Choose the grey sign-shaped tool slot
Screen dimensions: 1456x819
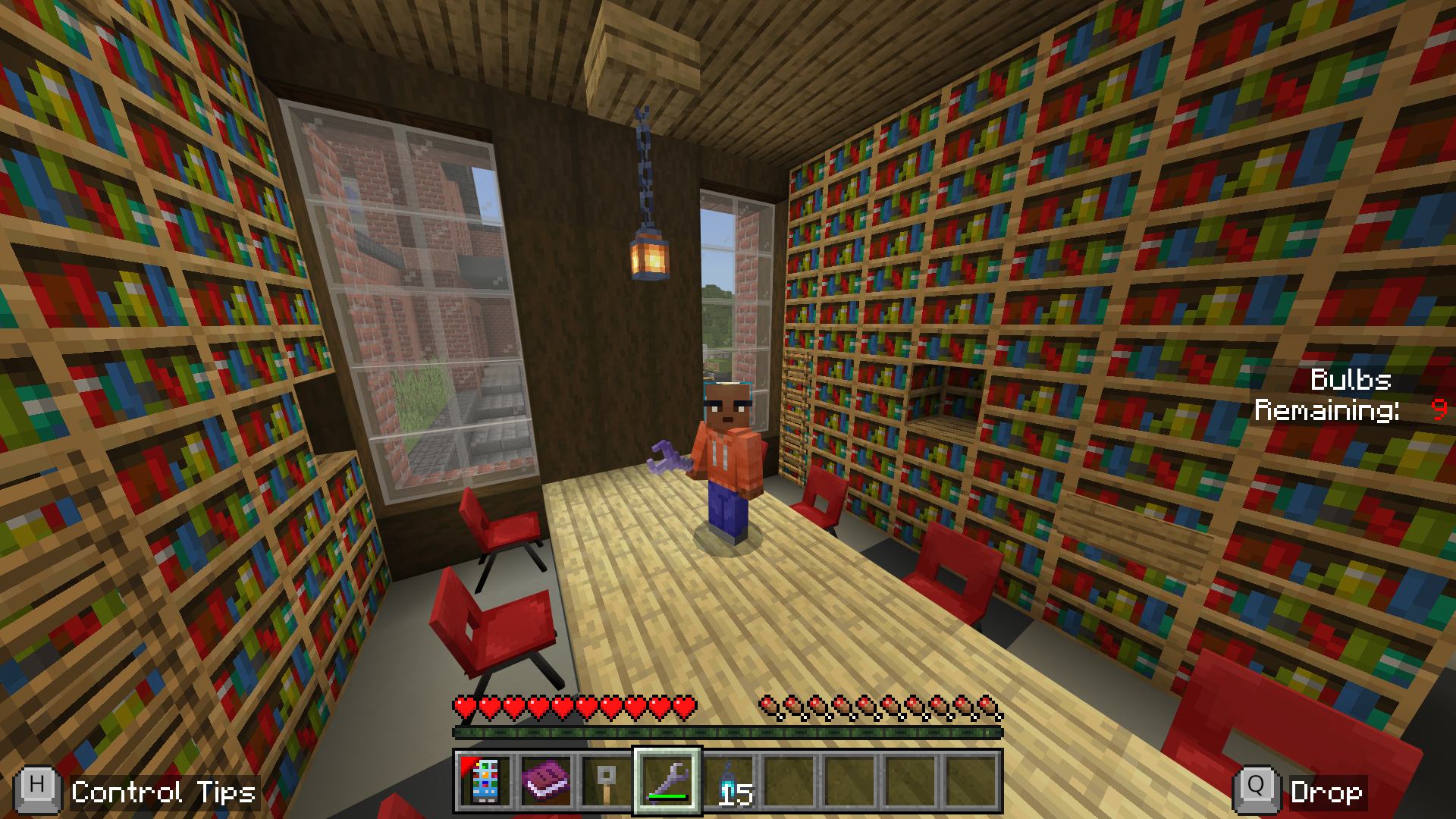(607, 781)
